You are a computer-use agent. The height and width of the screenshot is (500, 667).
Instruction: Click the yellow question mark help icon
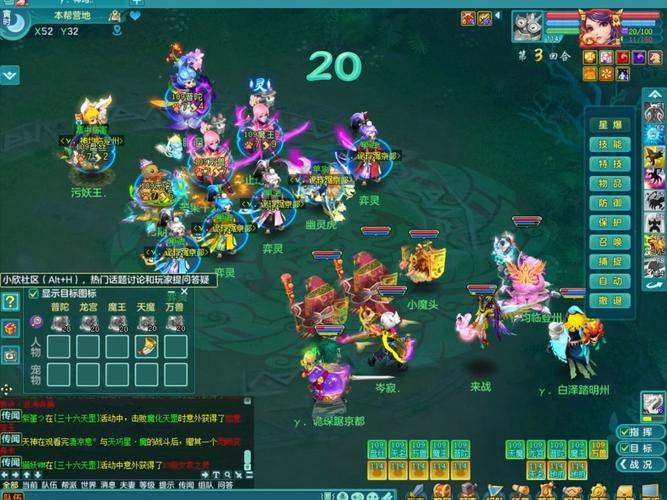coord(10,301)
